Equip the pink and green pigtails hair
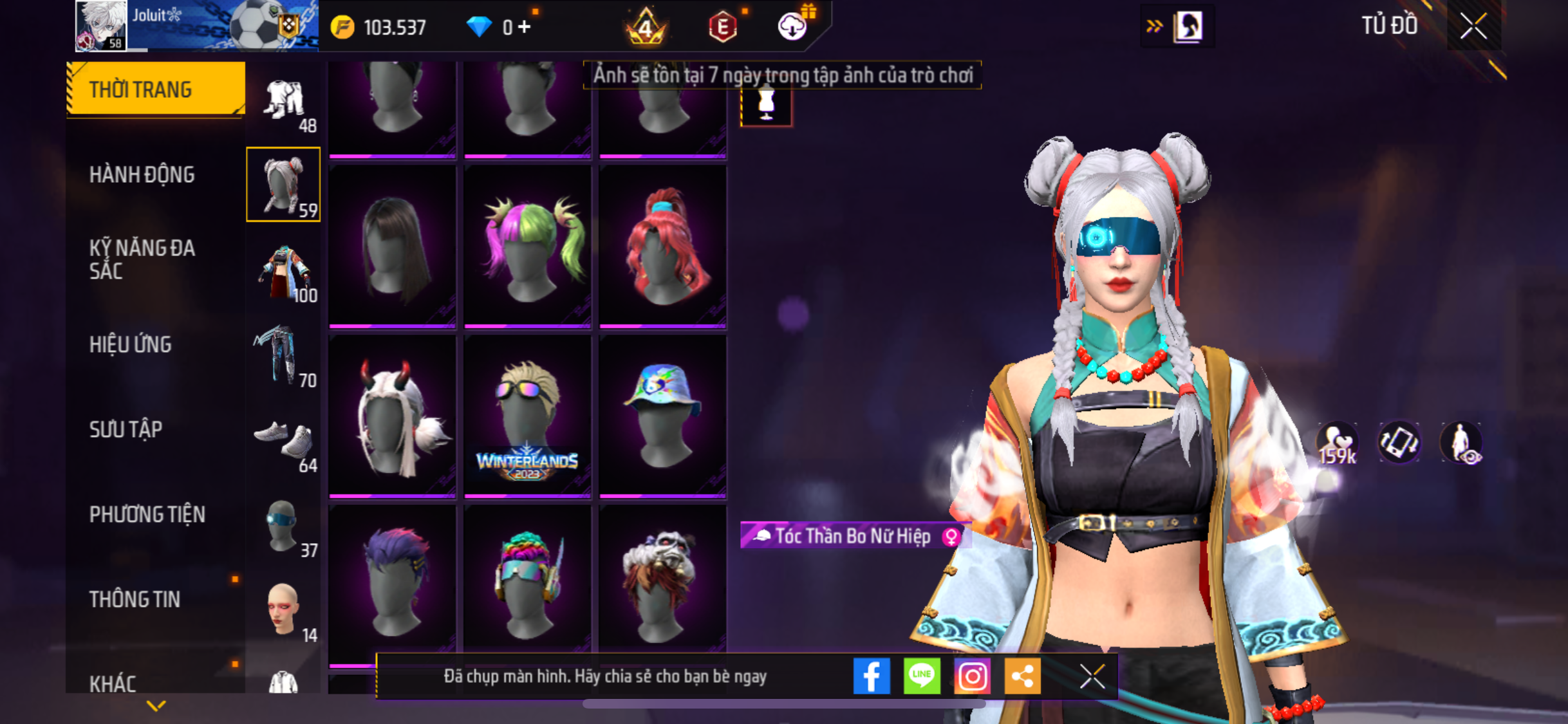1568x724 pixels. (527, 246)
